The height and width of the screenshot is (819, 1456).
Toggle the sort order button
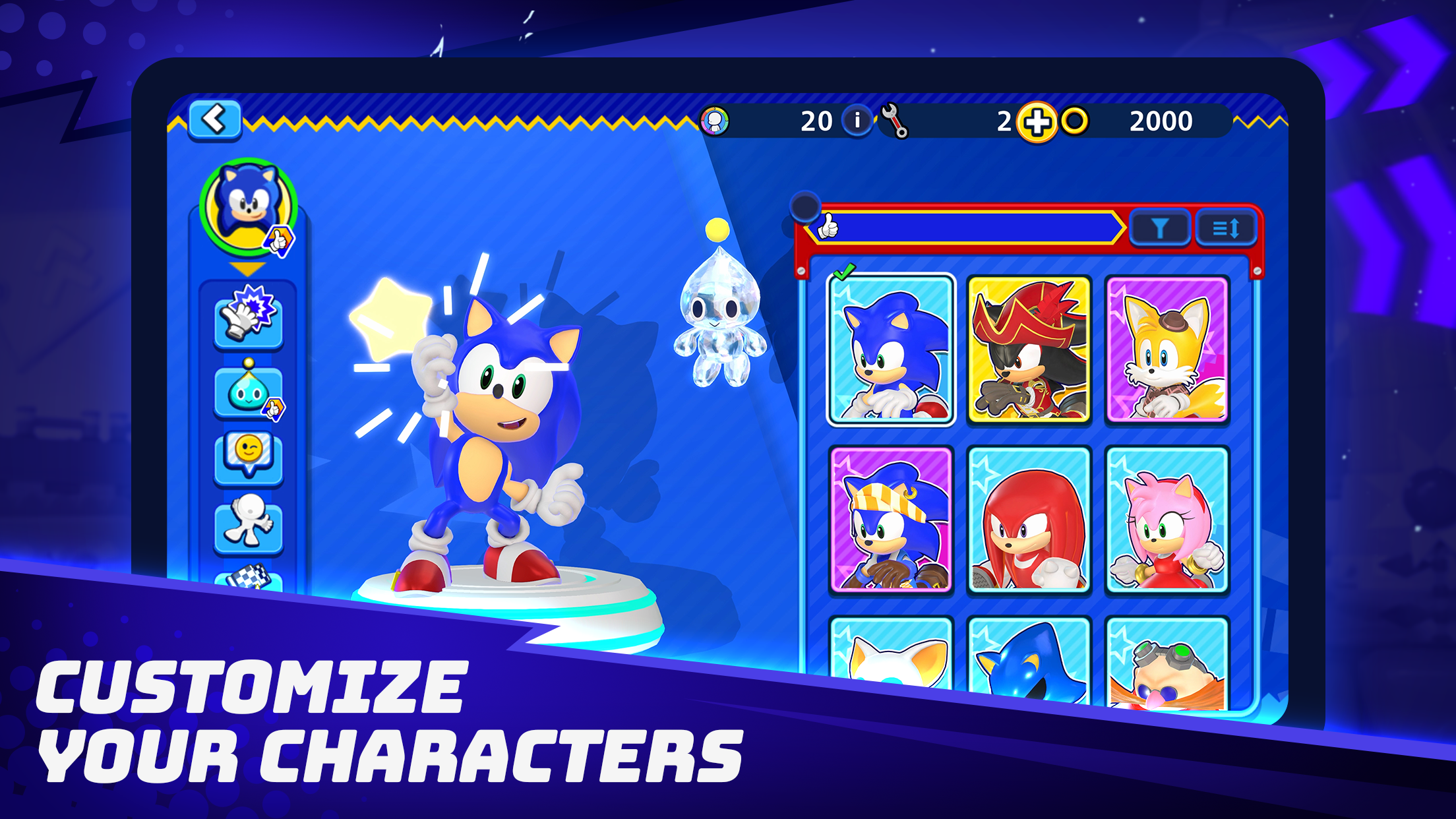pyautogui.click(x=1228, y=228)
